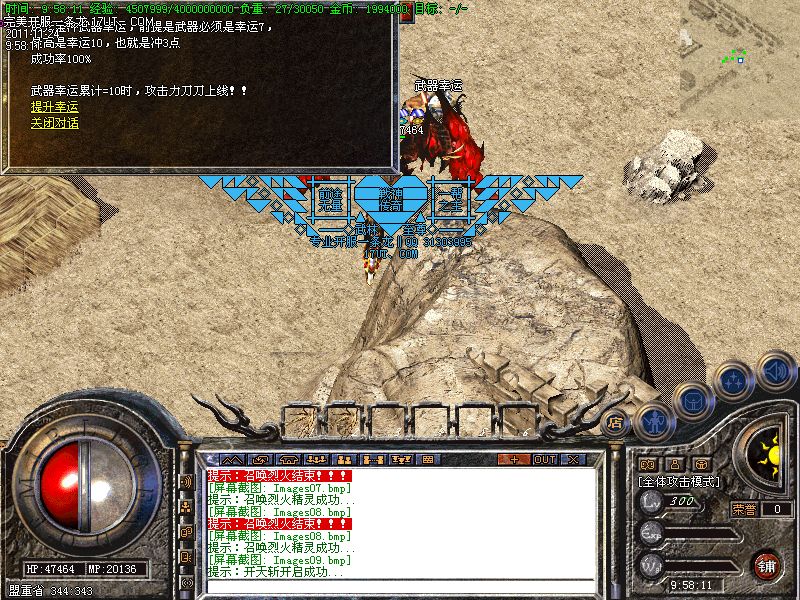Choose the 提升幸运 dialogue option

click(54, 107)
